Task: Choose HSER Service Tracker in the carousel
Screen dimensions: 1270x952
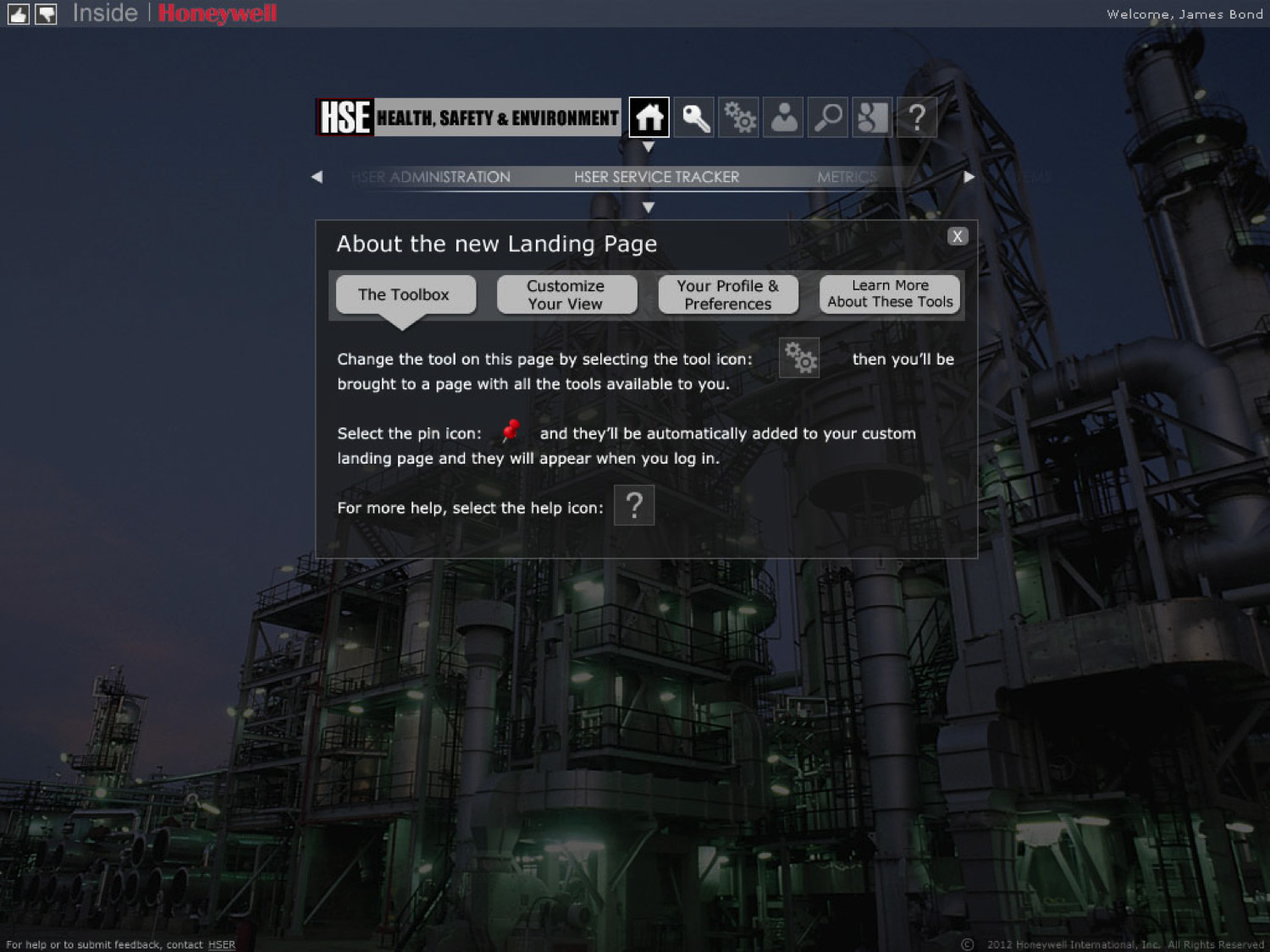Action: 656,177
